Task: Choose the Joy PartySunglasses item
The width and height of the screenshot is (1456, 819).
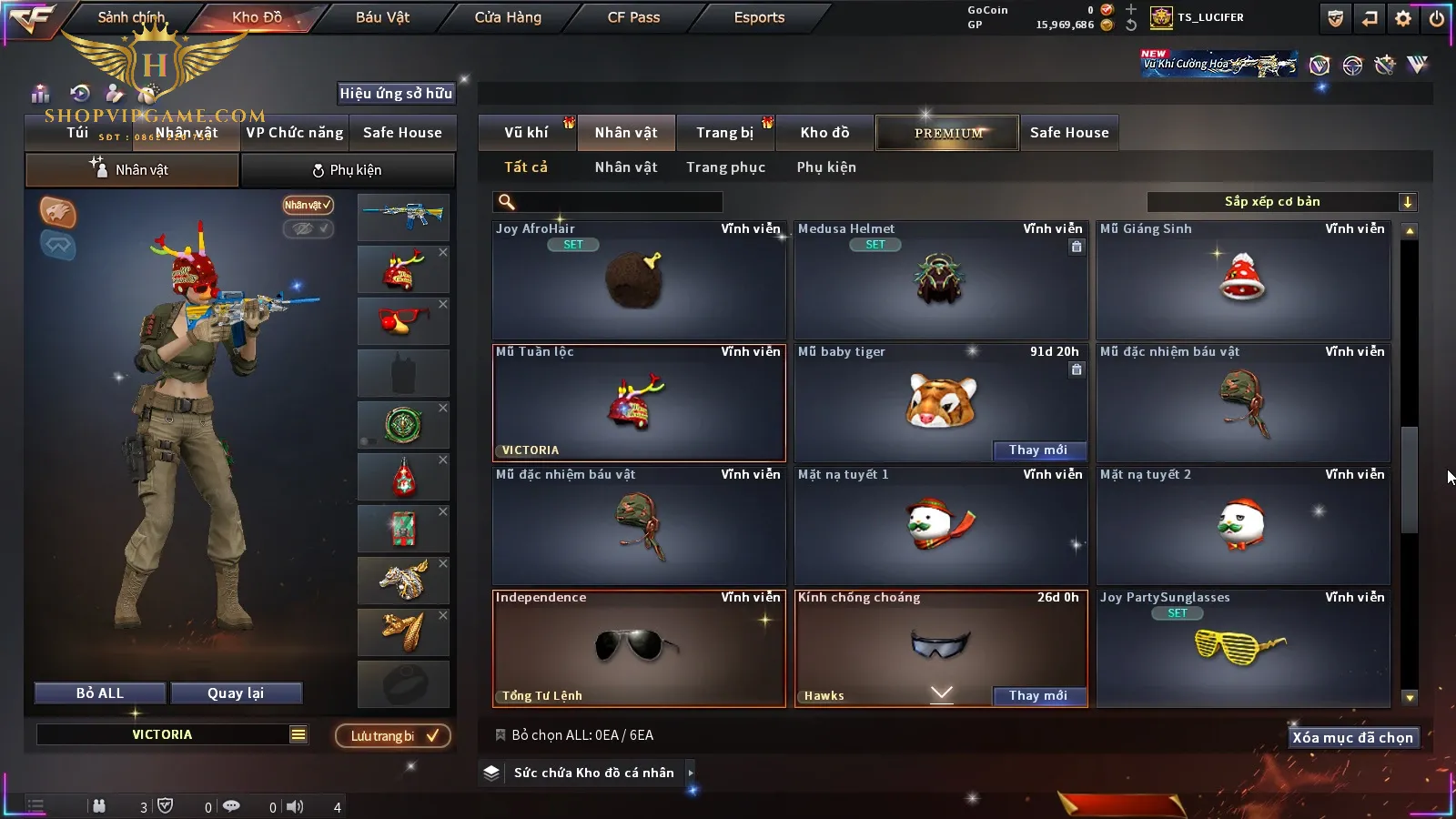Action: [1243, 648]
